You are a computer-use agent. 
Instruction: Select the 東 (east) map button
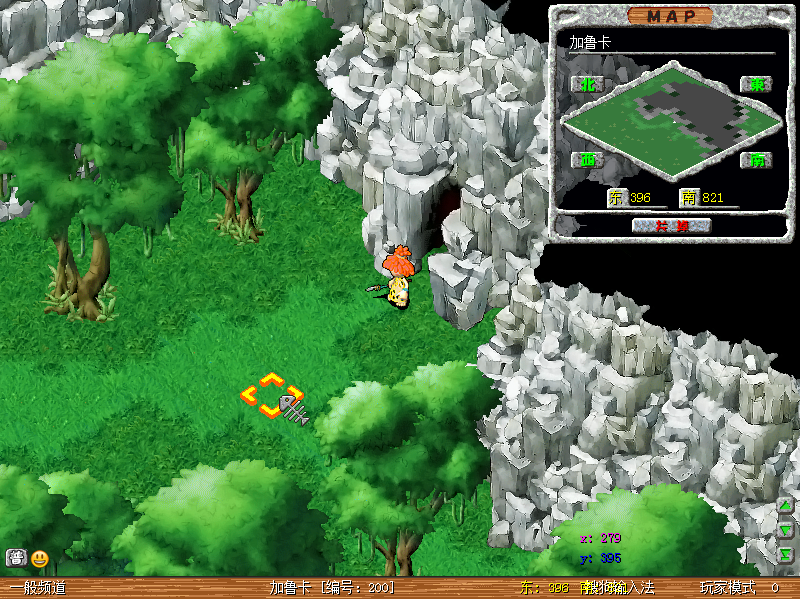(757, 85)
